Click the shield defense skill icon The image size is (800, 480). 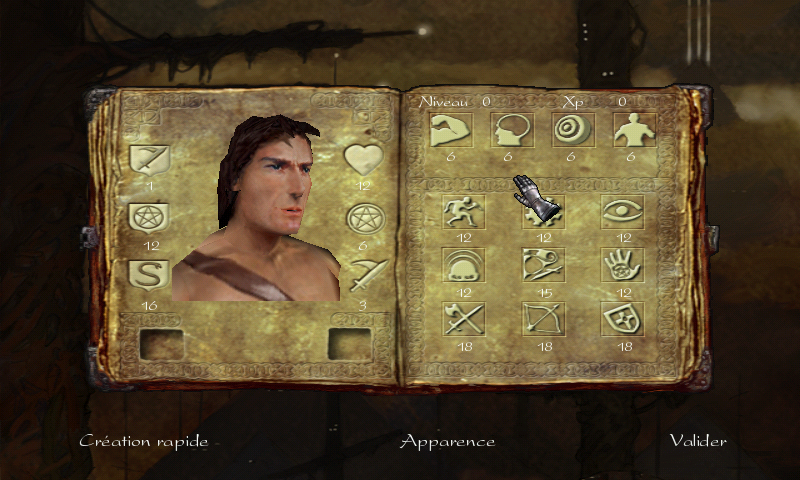tap(622, 319)
